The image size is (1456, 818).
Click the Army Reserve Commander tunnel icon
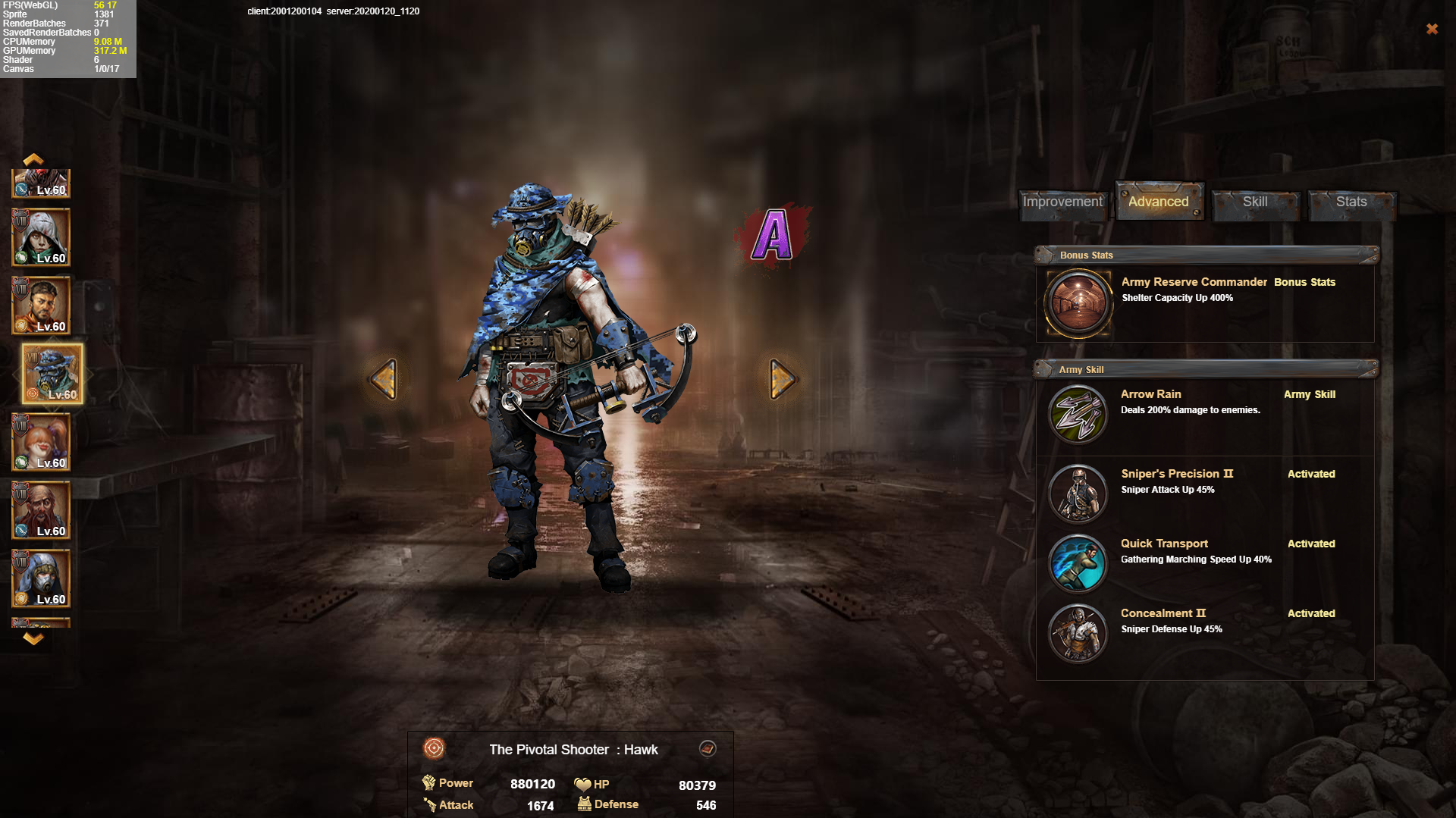click(1078, 303)
